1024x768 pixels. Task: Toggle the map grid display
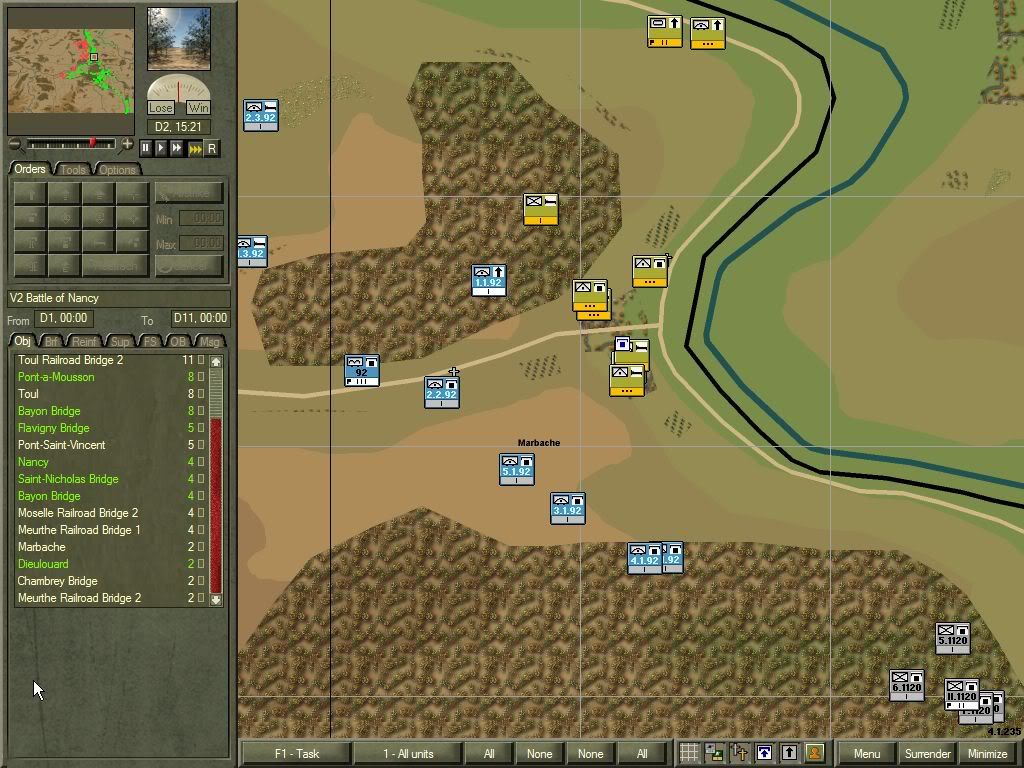click(689, 753)
